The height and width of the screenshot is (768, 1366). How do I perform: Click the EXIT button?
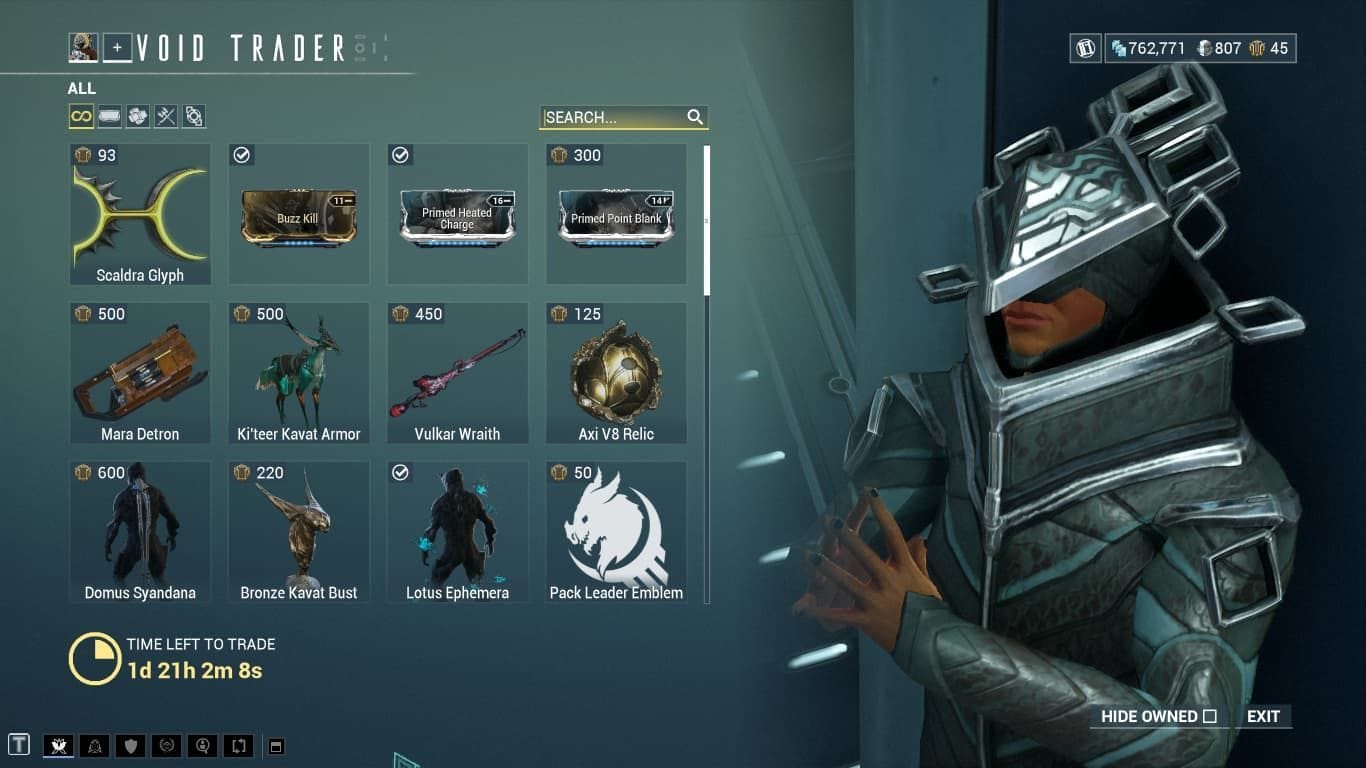click(1262, 716)
